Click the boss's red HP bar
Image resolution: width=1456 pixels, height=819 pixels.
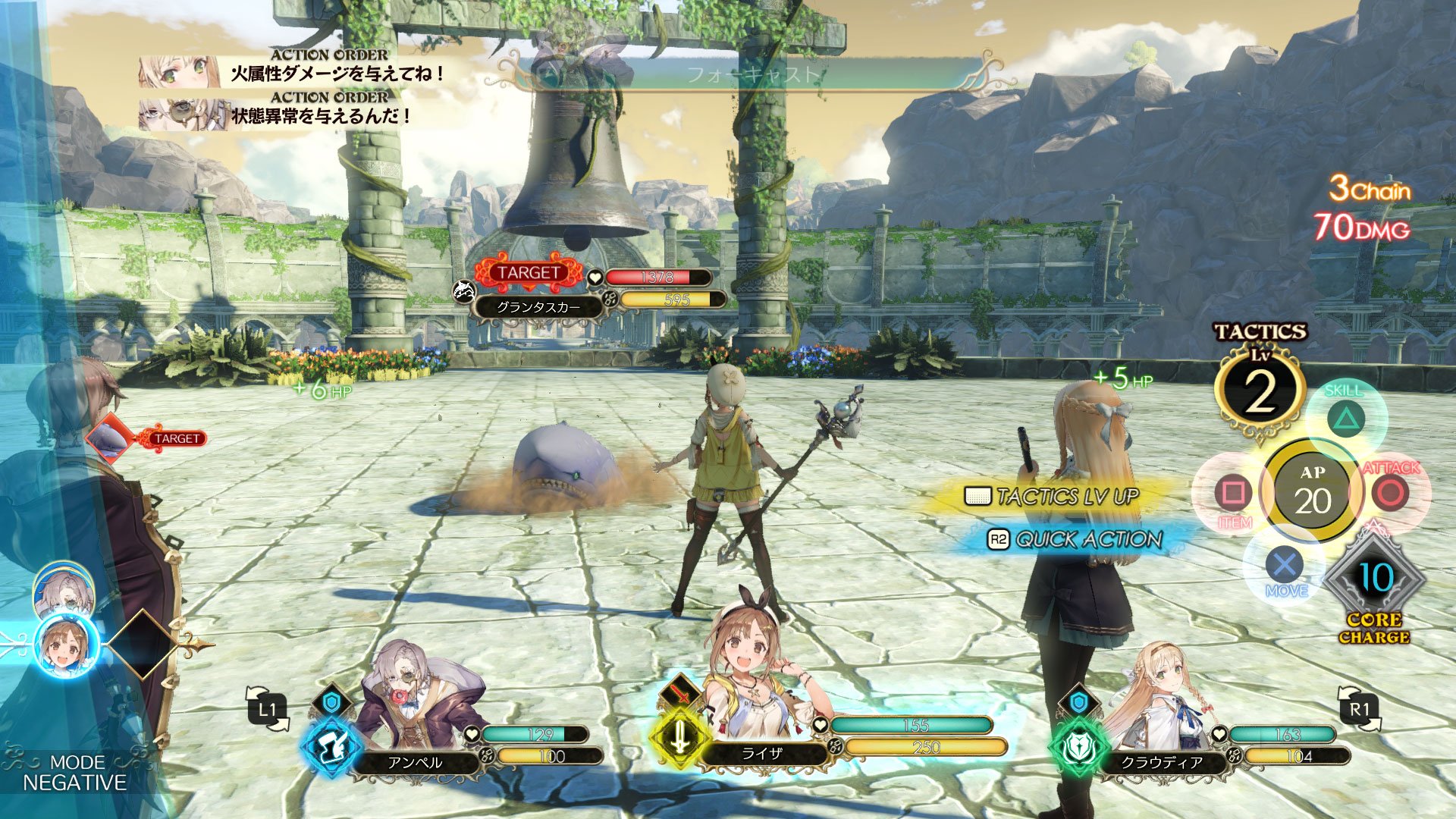tap(657, 278)
